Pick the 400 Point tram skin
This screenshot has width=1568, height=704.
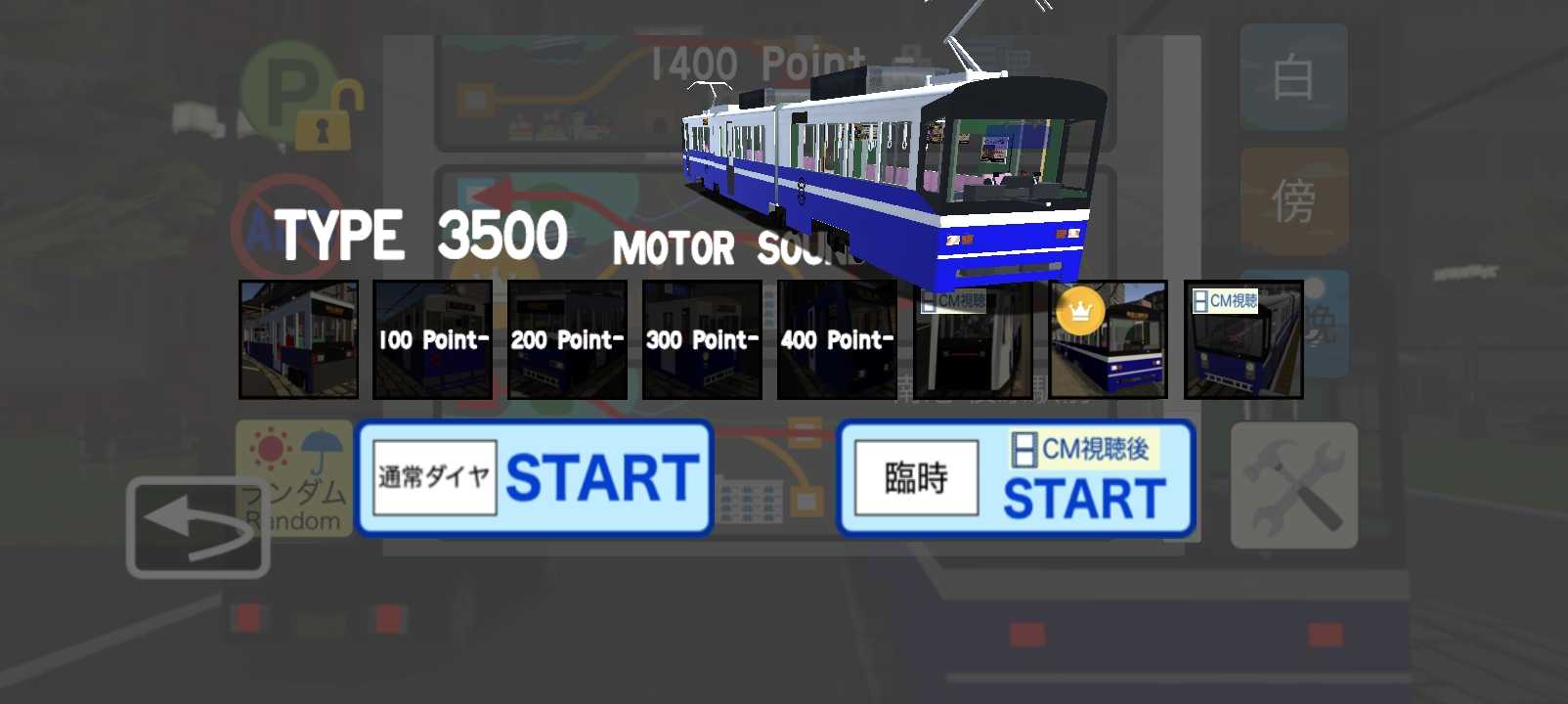pos(837,340)
